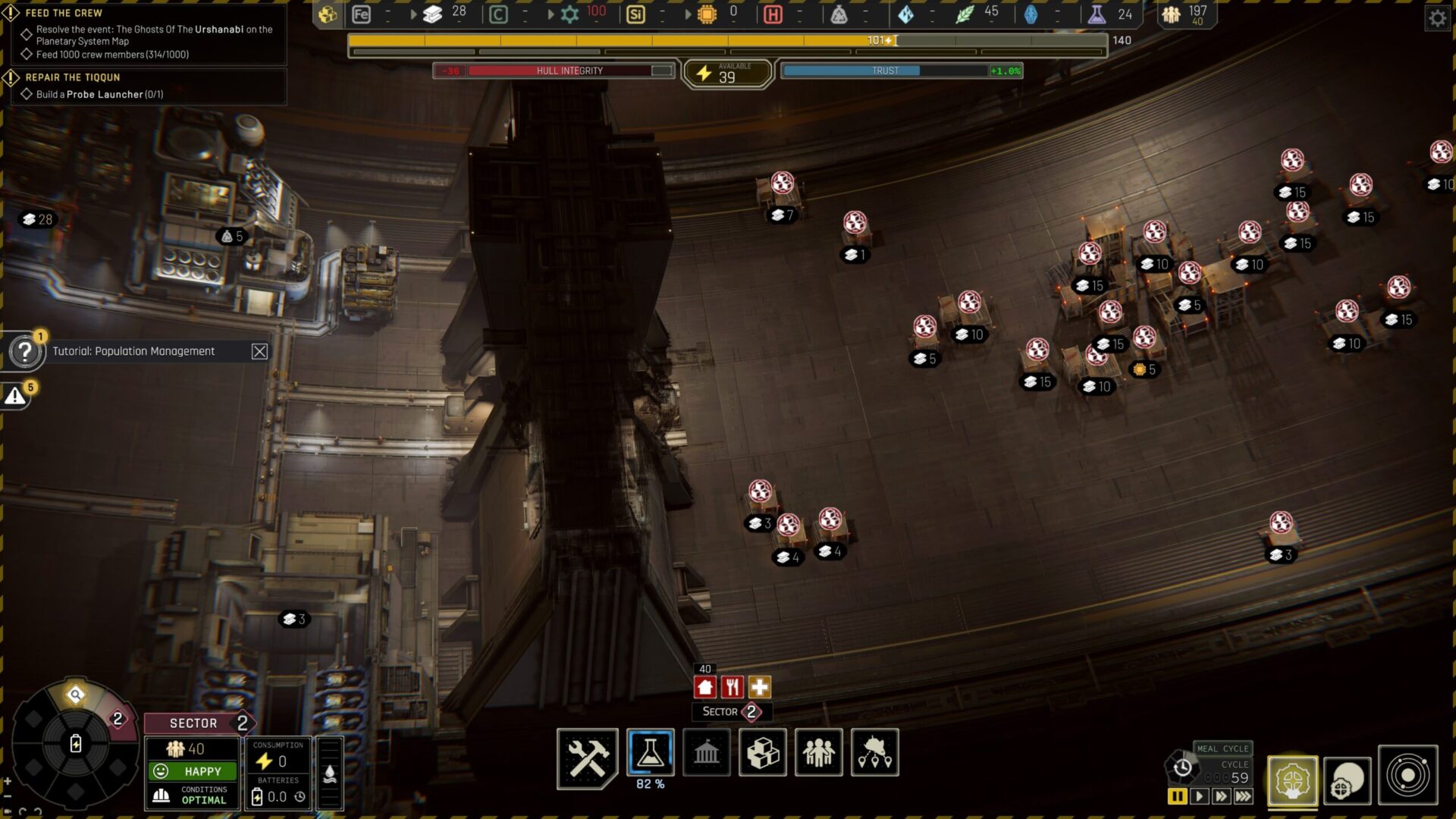The image size is (1456, 819).
Task: Set game to double fast-forward speed
Action: tap(1221, 796)
